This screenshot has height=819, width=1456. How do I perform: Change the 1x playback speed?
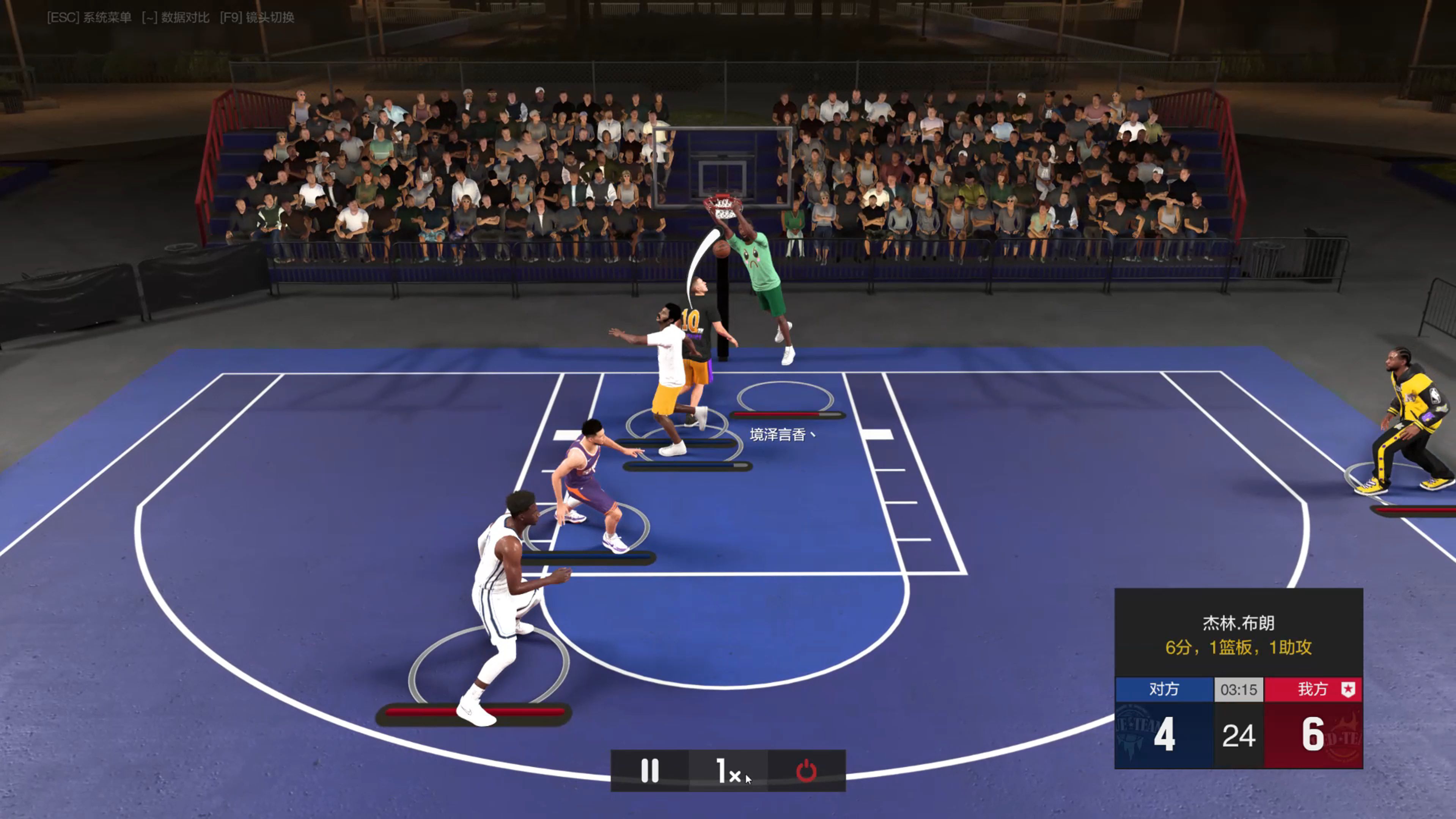click(x=728, y=770)
